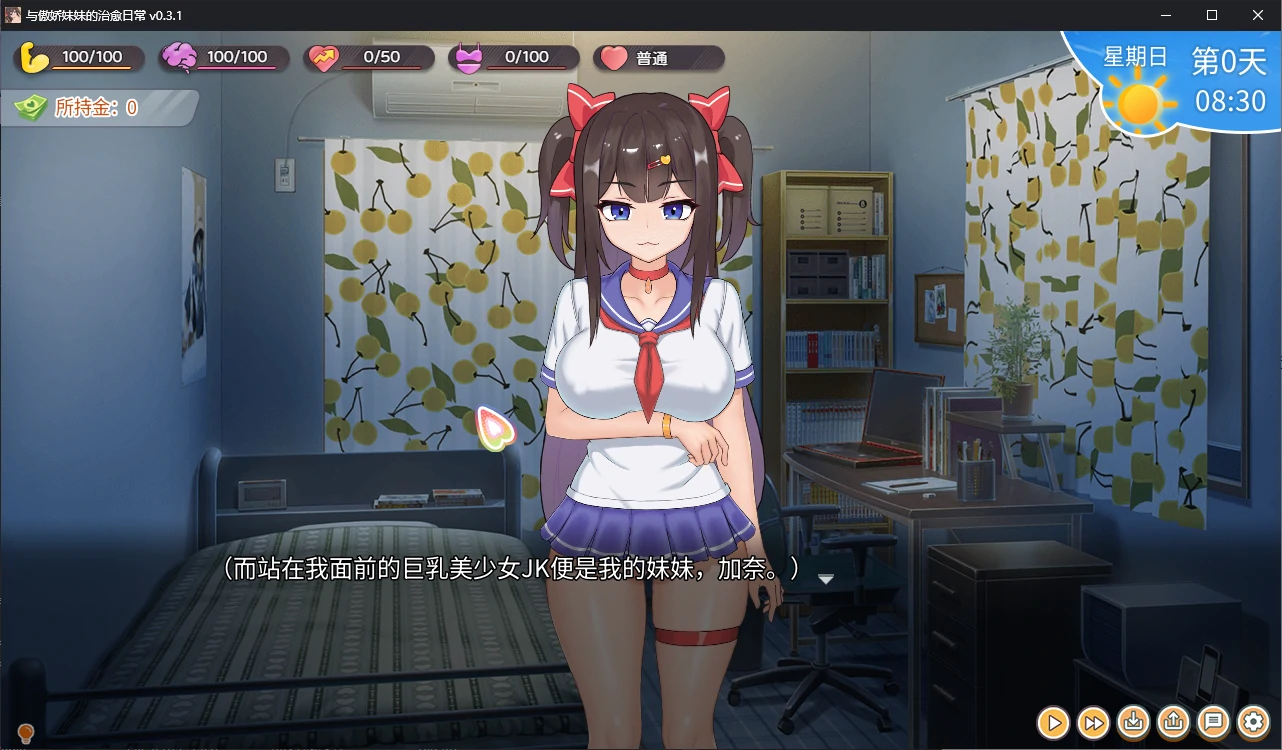Open the gear settings menu

pos(1254,721)
